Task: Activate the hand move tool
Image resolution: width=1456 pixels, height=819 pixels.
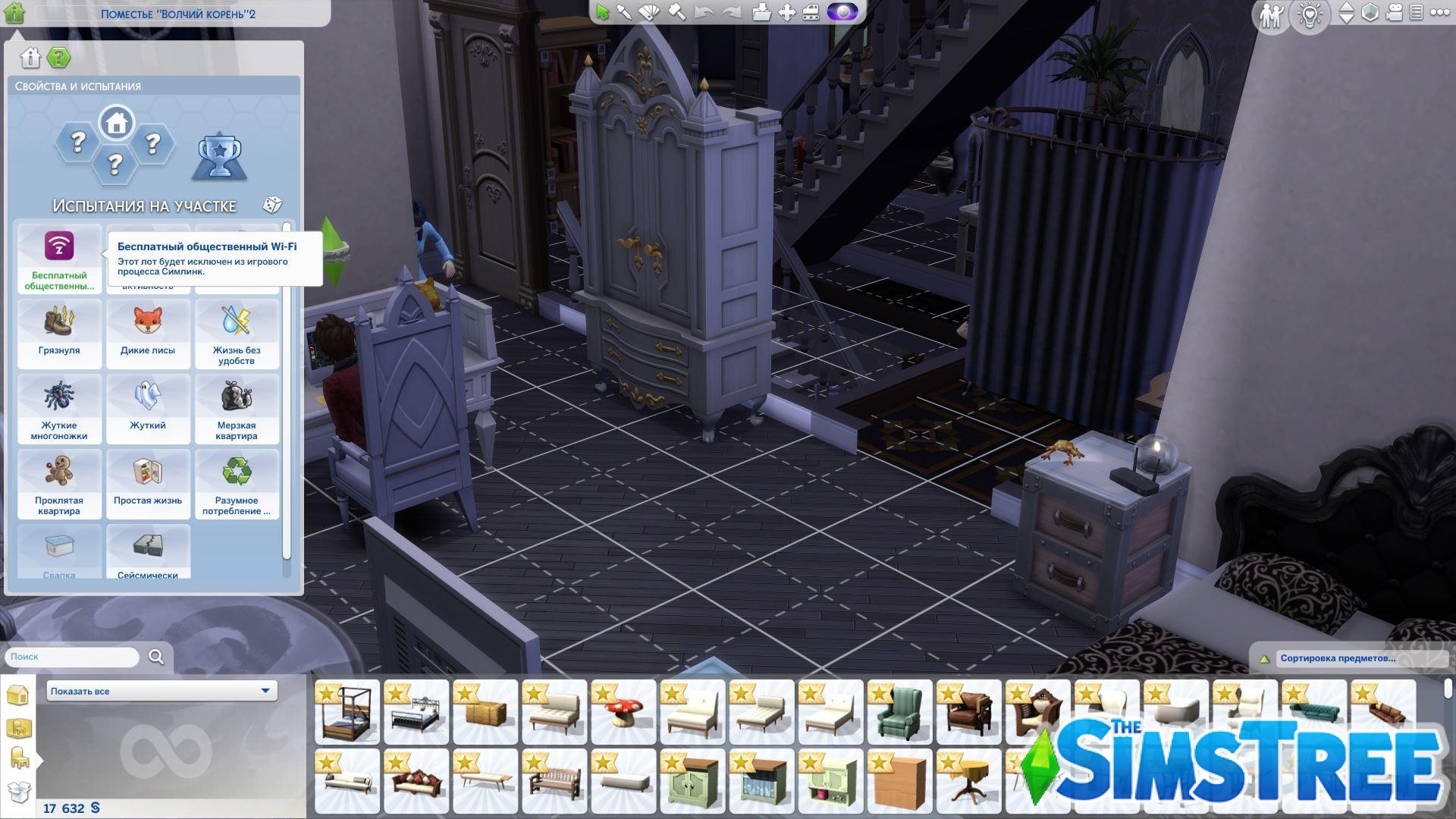Action: [x=788, y=13]
